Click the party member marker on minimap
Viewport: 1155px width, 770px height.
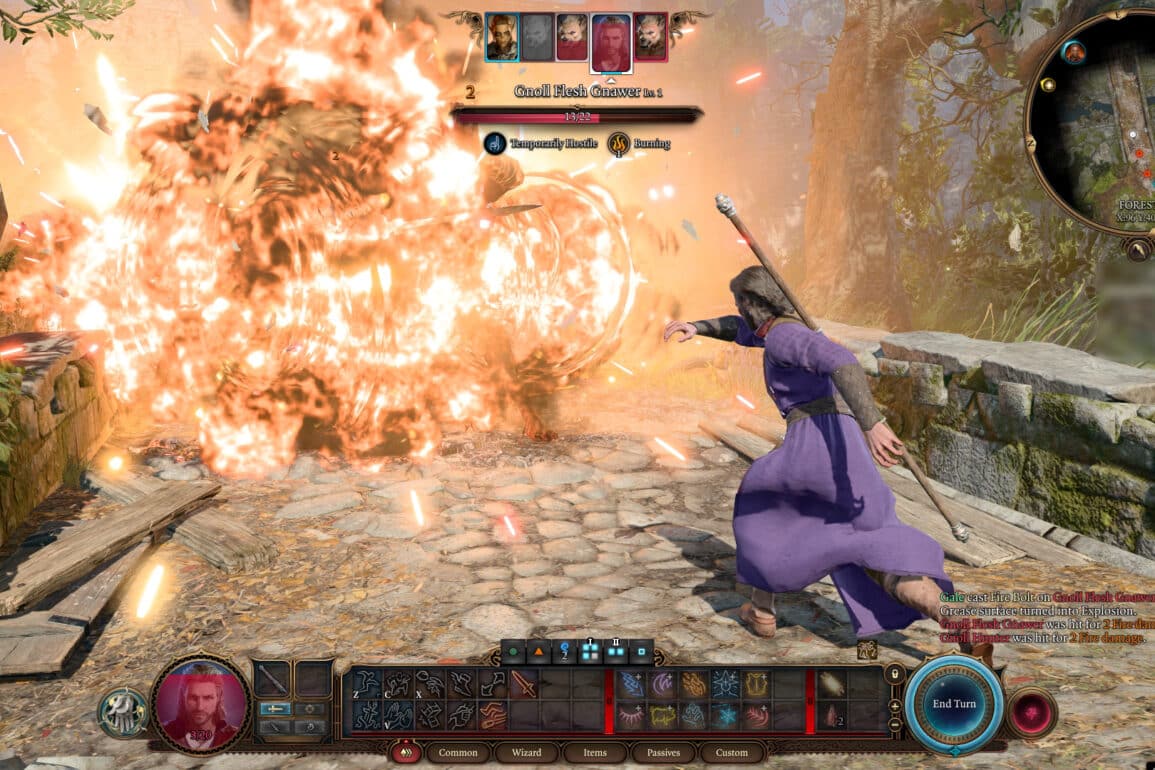[x=1074, y=52]
